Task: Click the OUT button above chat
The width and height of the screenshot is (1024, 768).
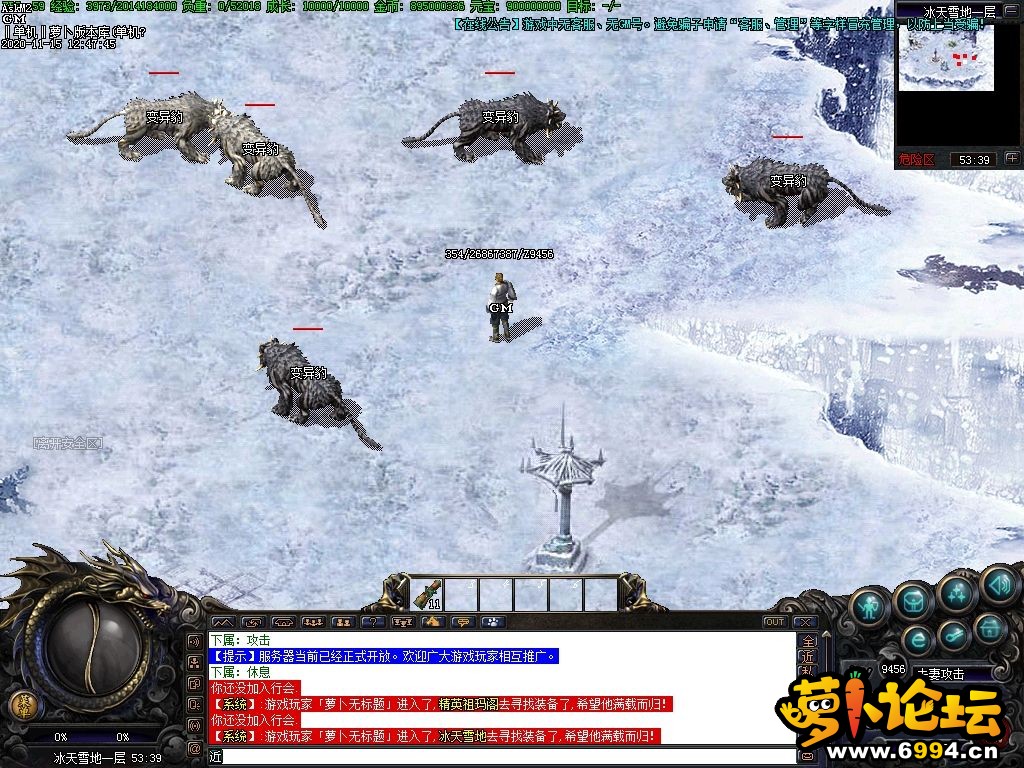Action: [x=774, y=622]
